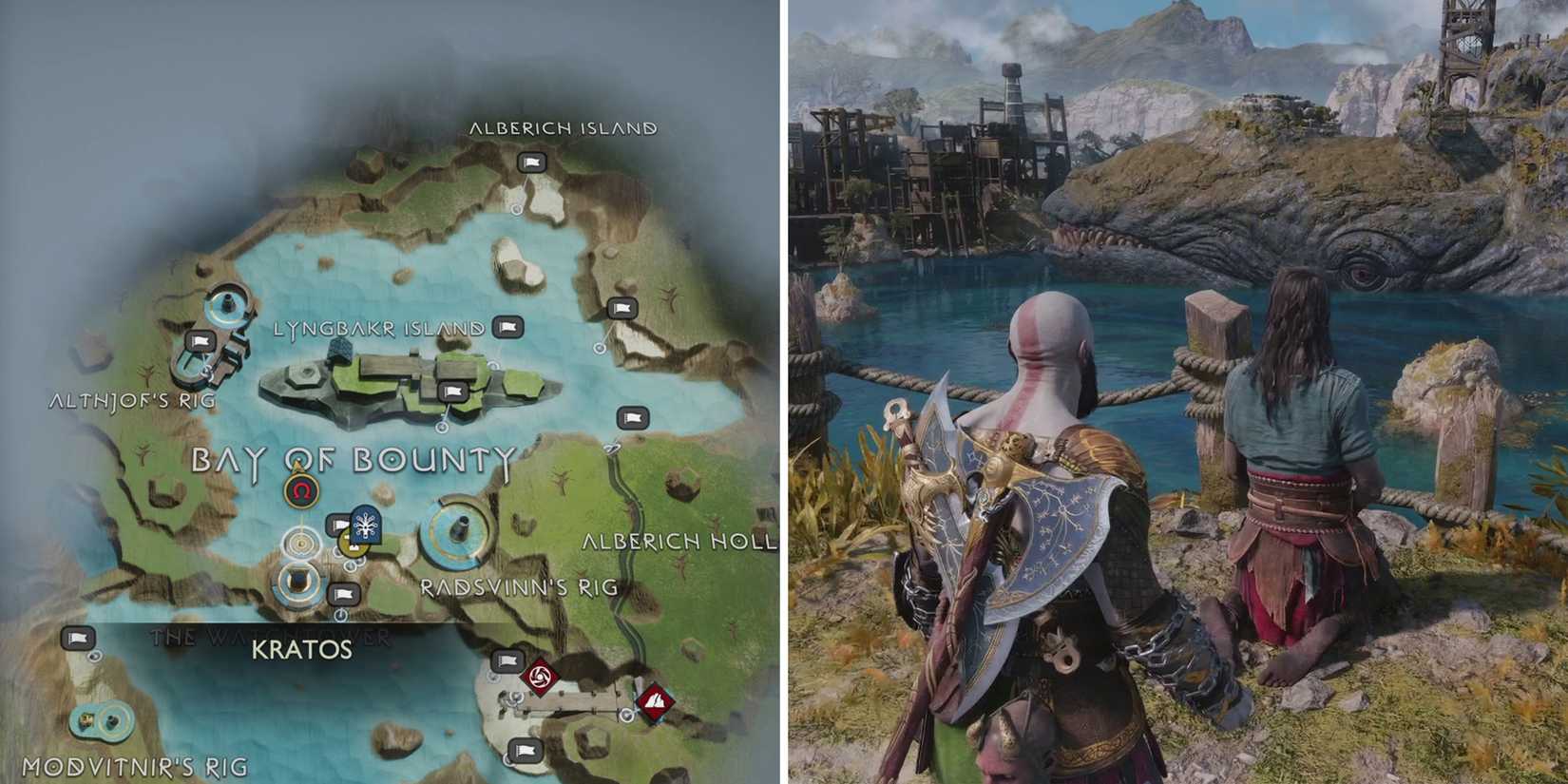Click the ALBERICH ISLAND location label
This screenshot has width=1568, height=784.
coord(564,128)
